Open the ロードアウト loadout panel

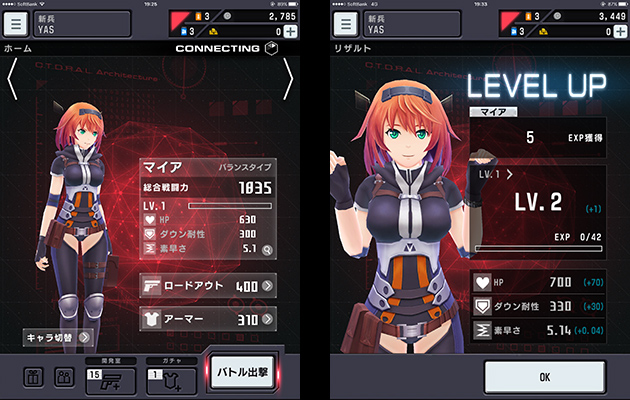point(208,286)
